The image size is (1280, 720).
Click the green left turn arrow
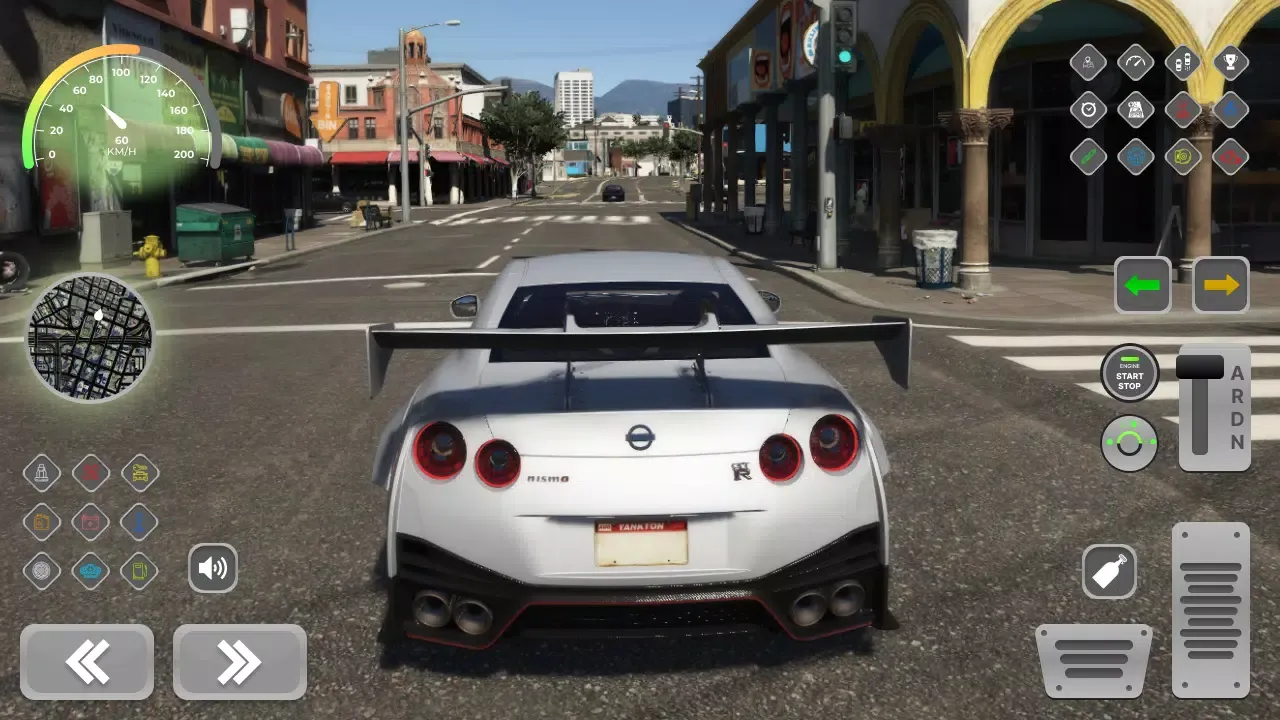tap(1142, 285)
